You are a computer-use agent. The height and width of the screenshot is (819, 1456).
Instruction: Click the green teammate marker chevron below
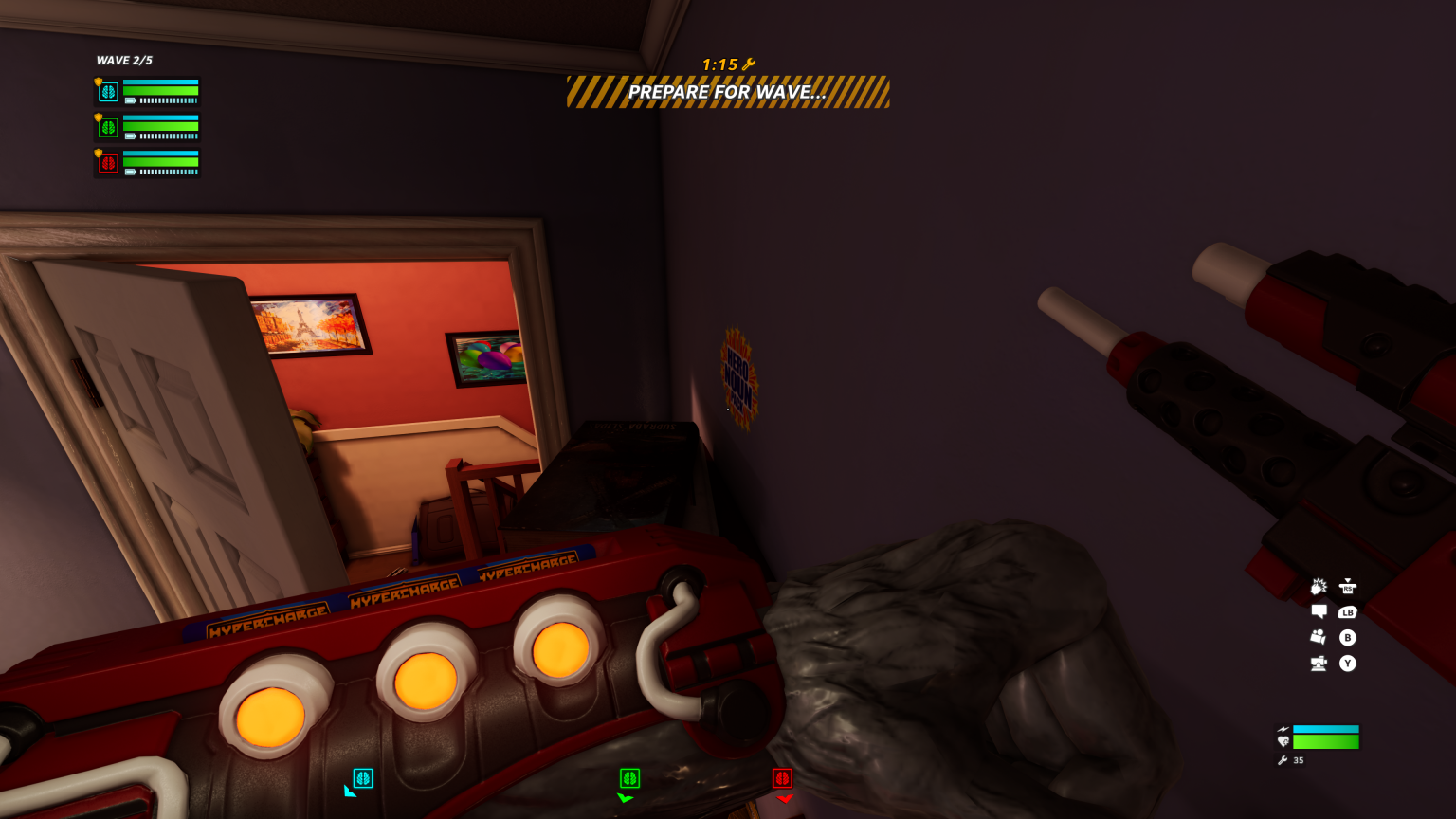pyautogui.click(x=627, y=799)
